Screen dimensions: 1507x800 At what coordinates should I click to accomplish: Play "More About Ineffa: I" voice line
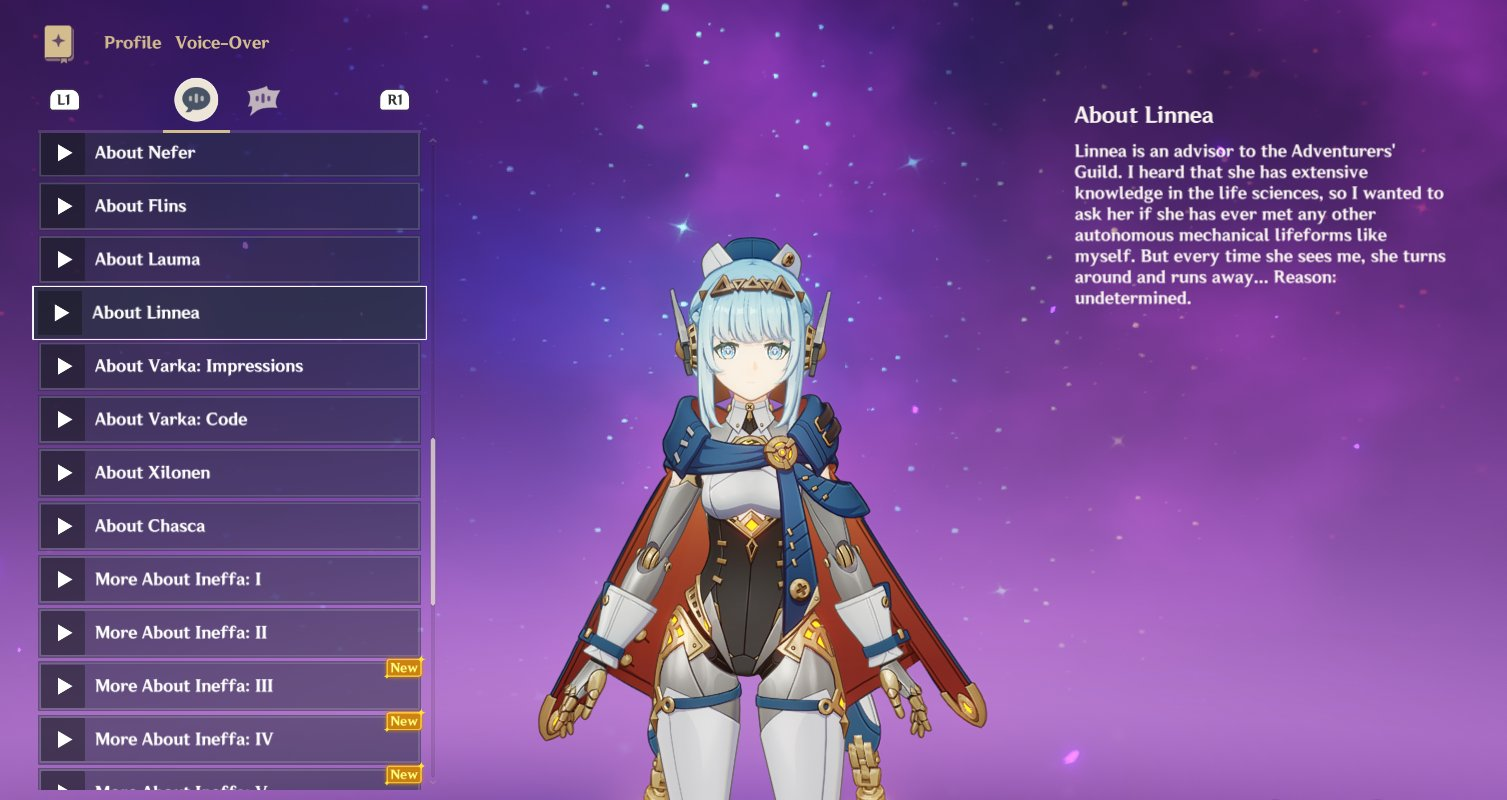pos(63,579)
